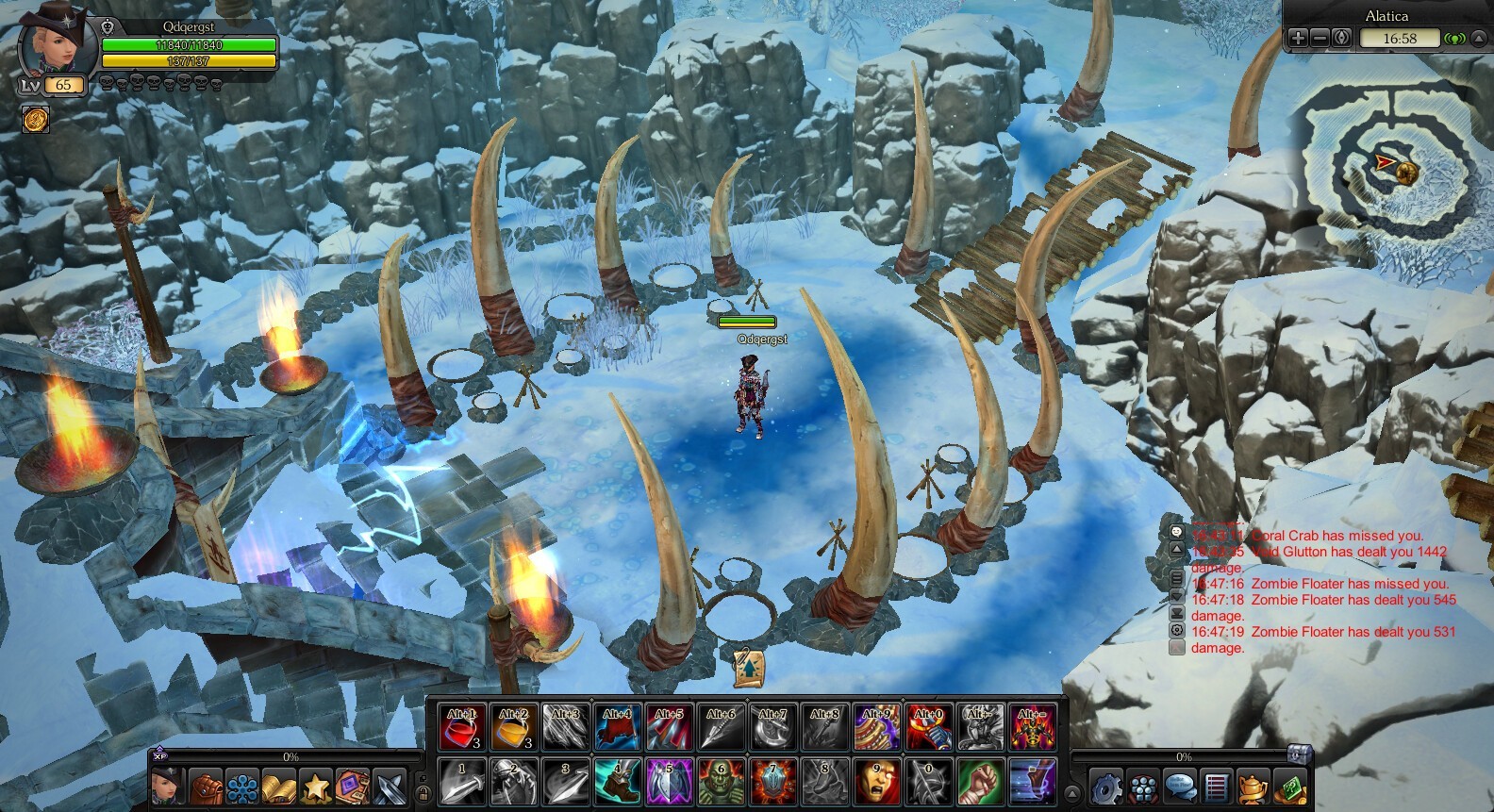The height and width of the screenshot is (812, 1494).
Task: Open the leather backpack inventory
Action: coord(206,787)
